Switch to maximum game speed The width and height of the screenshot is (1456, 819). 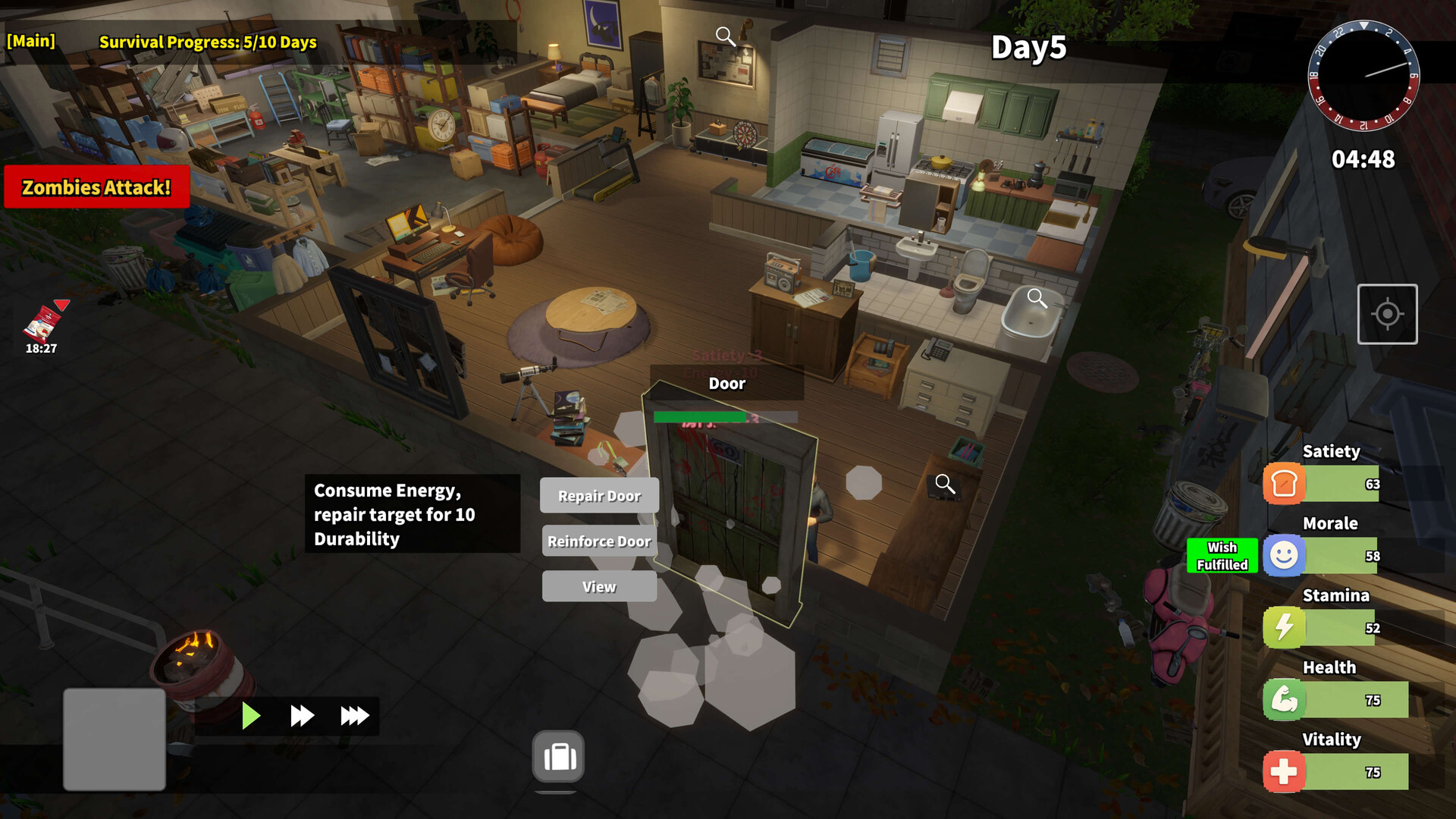(x=353, y=715)
